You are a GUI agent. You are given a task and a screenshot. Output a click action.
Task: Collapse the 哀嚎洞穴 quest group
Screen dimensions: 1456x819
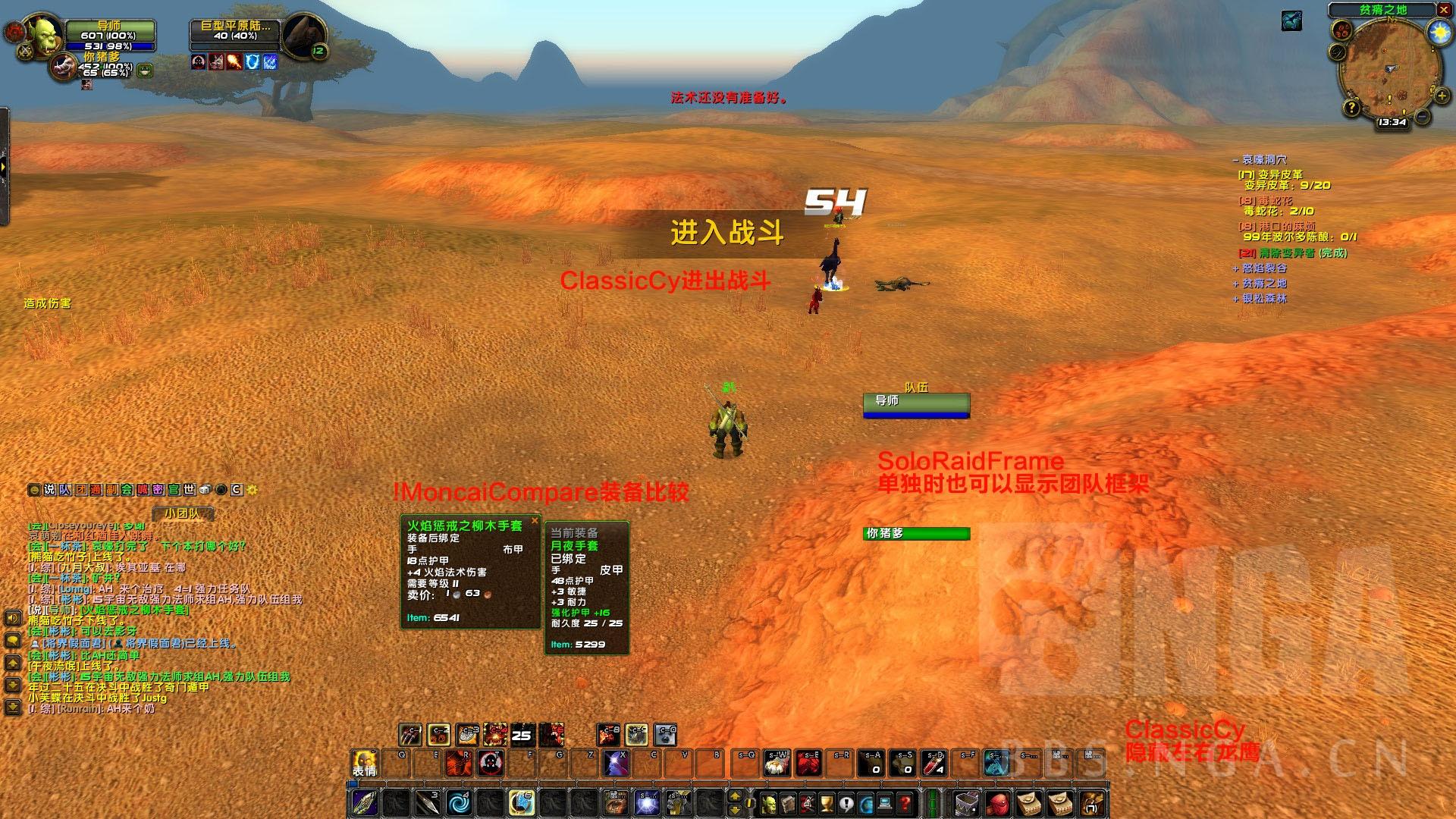[x=1236, y=160]
